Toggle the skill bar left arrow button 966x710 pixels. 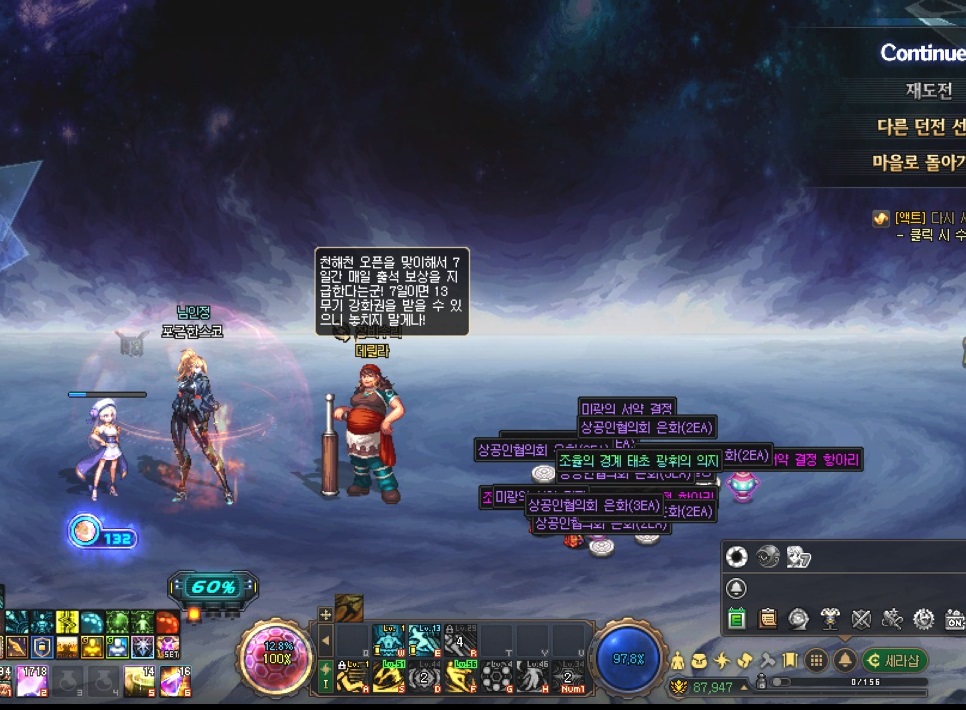[x=325, y=640]
